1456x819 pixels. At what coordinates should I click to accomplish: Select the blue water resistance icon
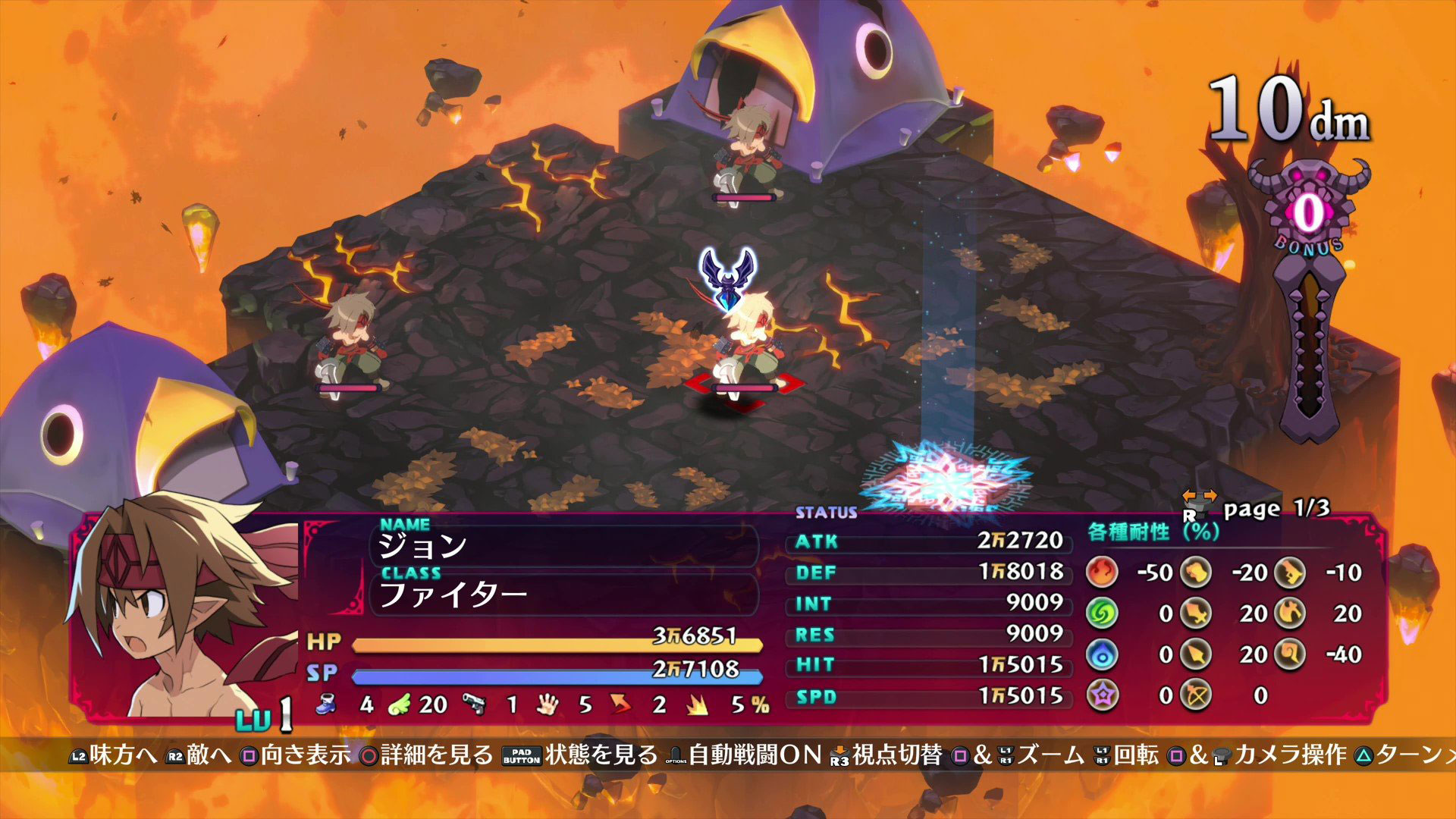pos(1102,654)
